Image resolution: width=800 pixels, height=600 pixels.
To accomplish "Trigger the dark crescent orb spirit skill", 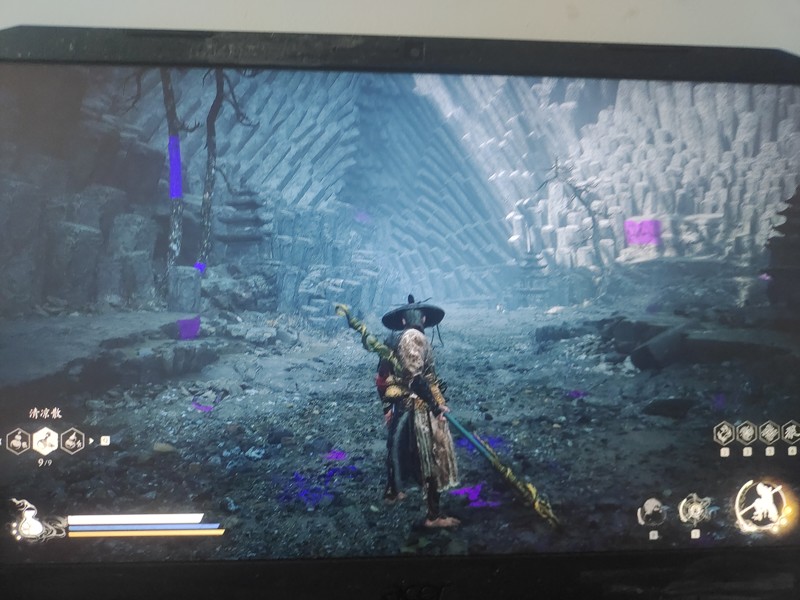I will click(x=653, y=513).
